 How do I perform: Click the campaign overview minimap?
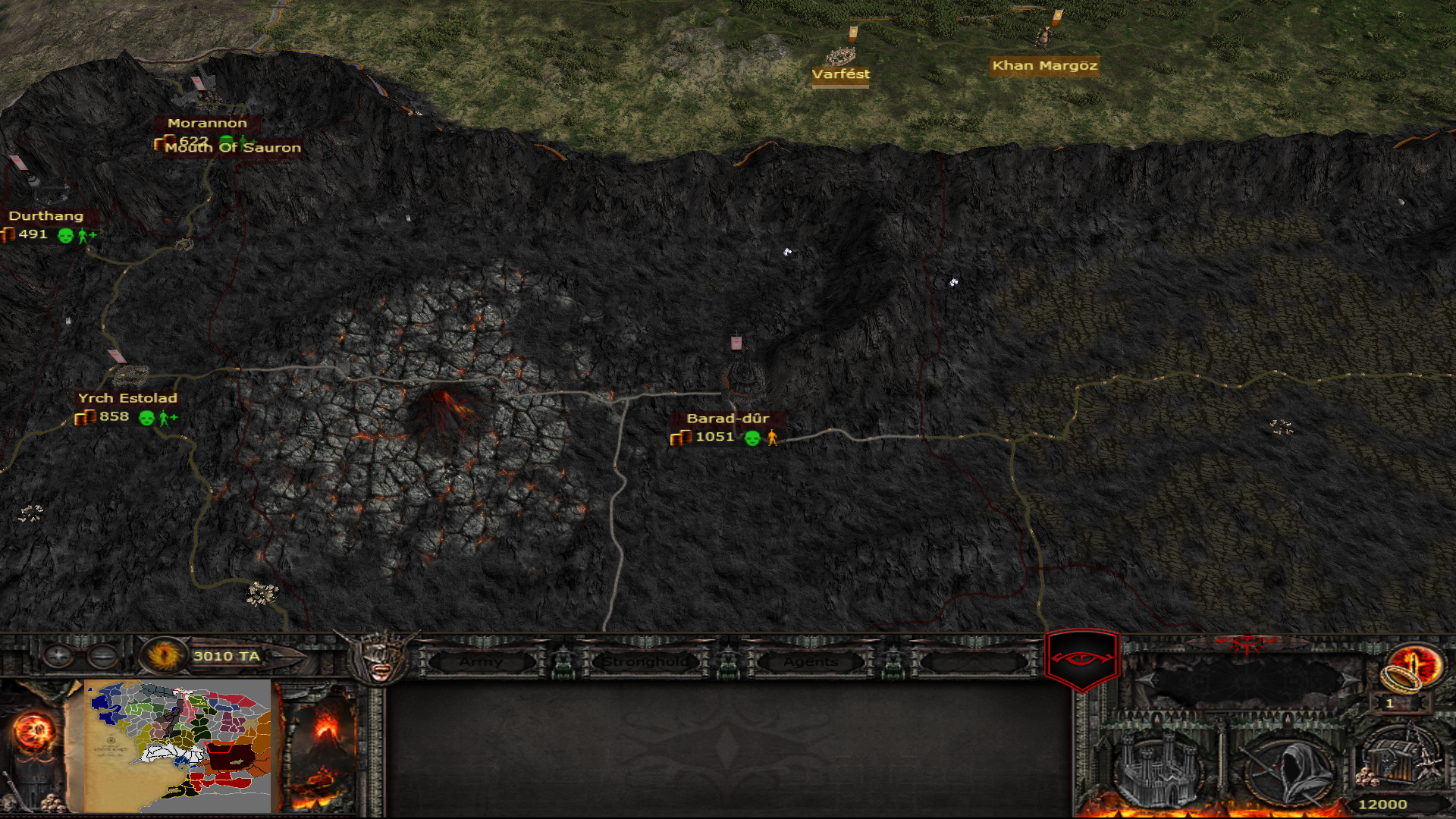point(179,745)
